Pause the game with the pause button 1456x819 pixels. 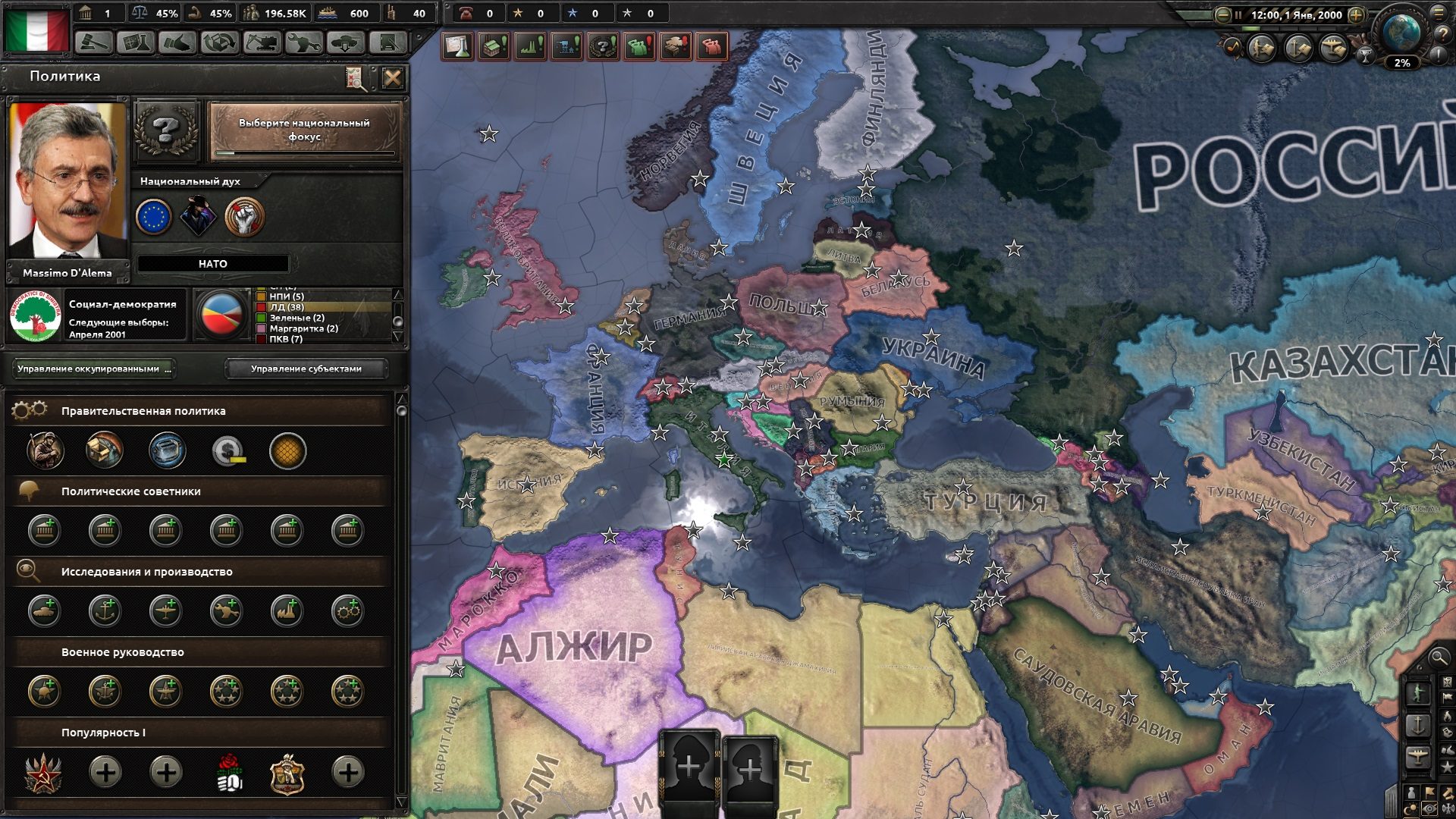[x=1238, y=14]
